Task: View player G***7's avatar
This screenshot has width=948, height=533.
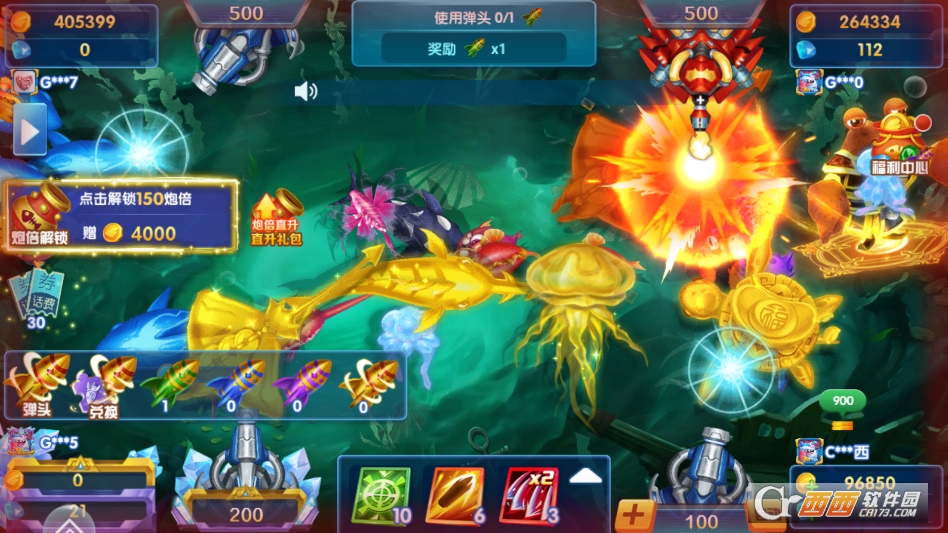Action: click(x=23, y=83)
